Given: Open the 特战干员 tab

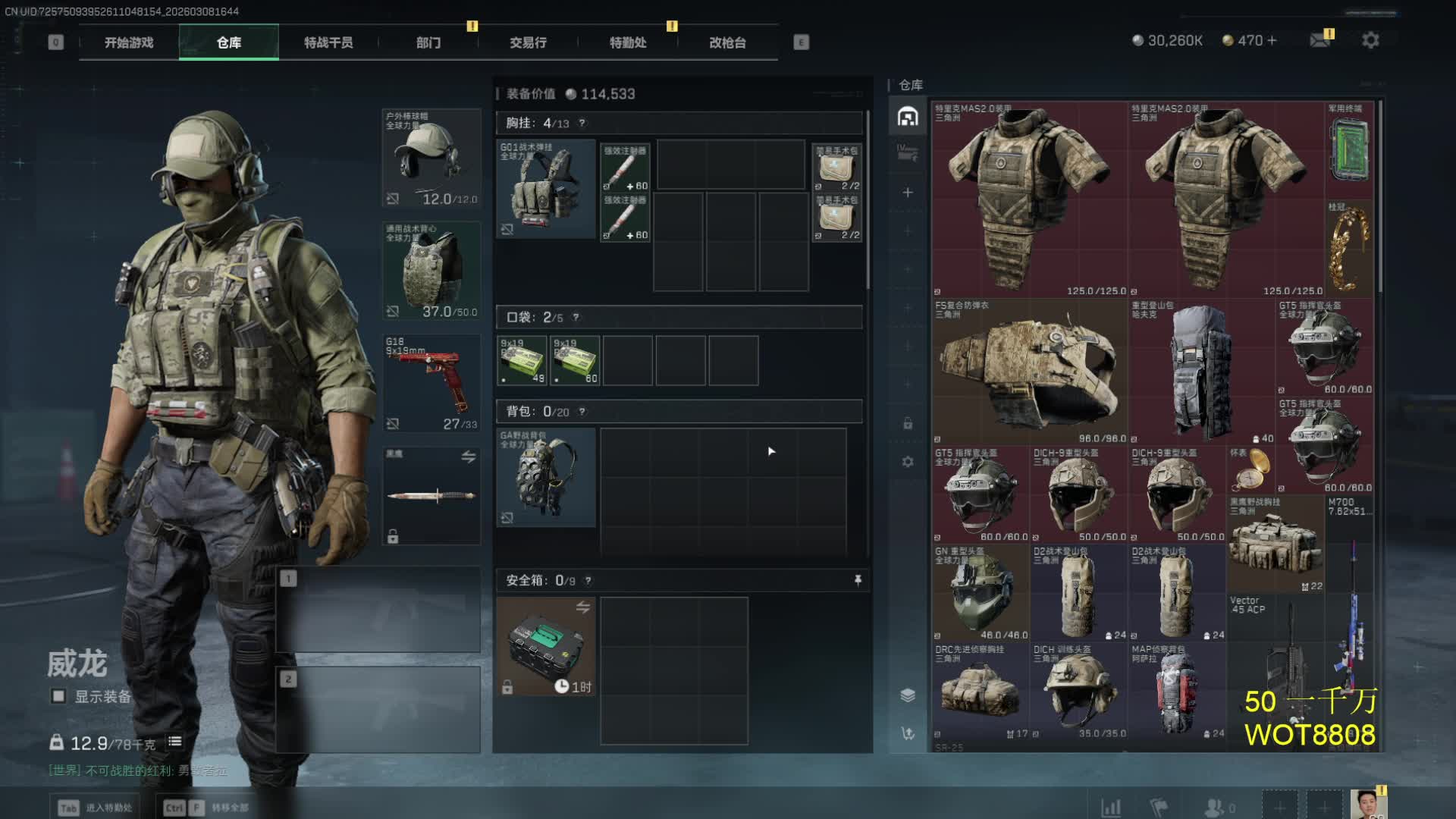Looking at the screenshot, I should (x=328, y=42).
